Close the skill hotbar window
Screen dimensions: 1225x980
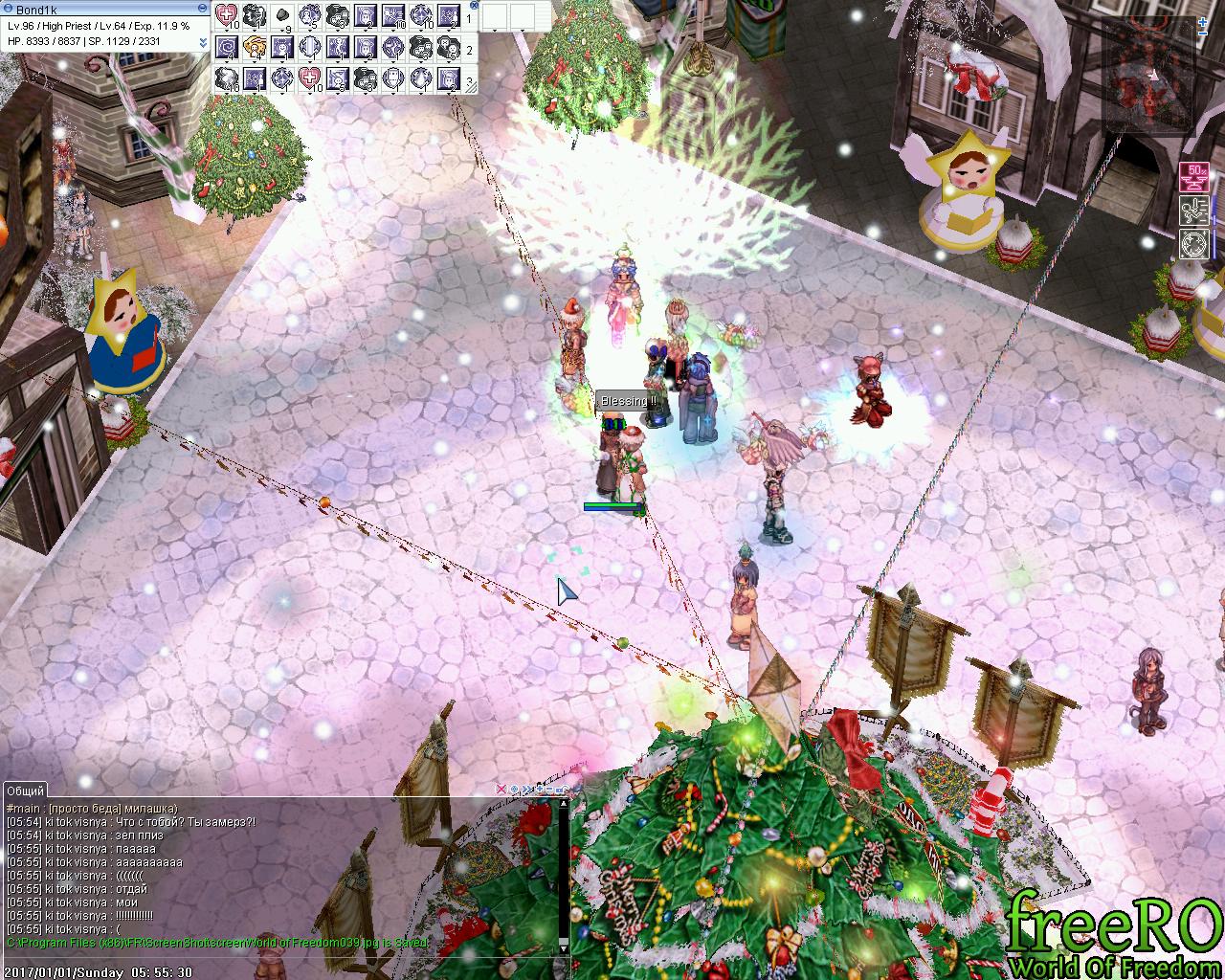tap(471, 5)
